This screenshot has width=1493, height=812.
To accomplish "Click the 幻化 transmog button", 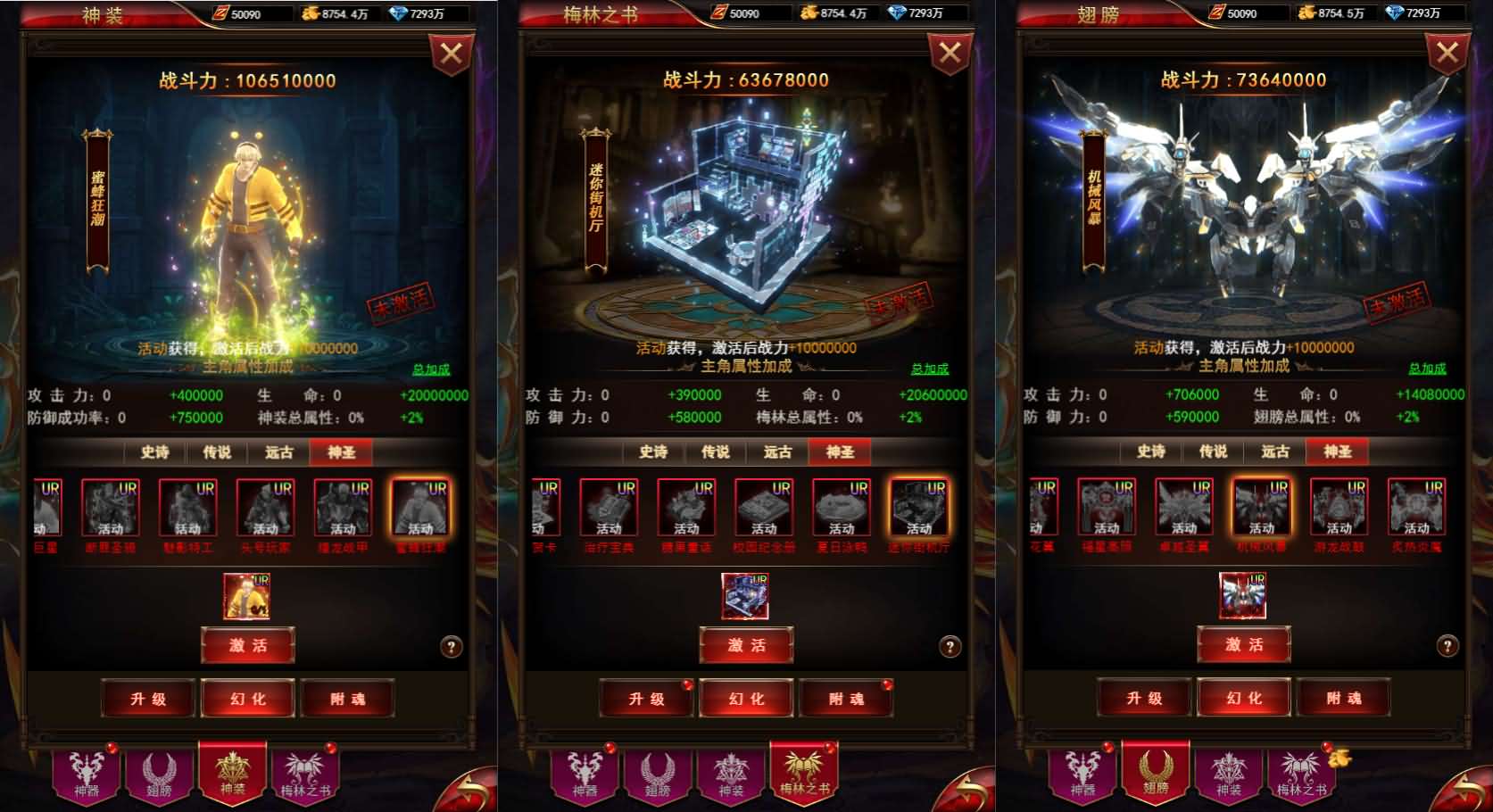I will click(x=247, y=699).
